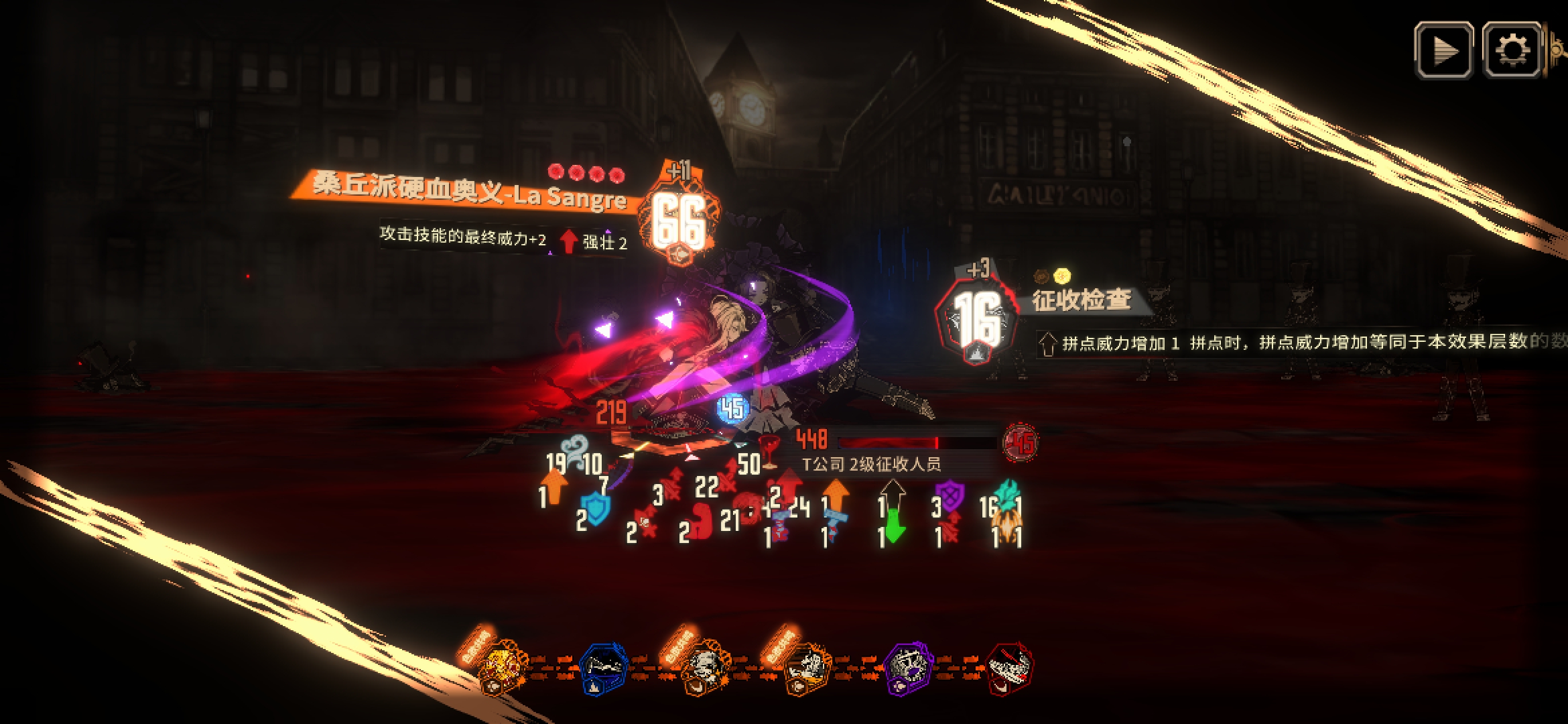The image size is (1568, 724).
Task: Open the gear settings menu
Action: [1512, 50]
